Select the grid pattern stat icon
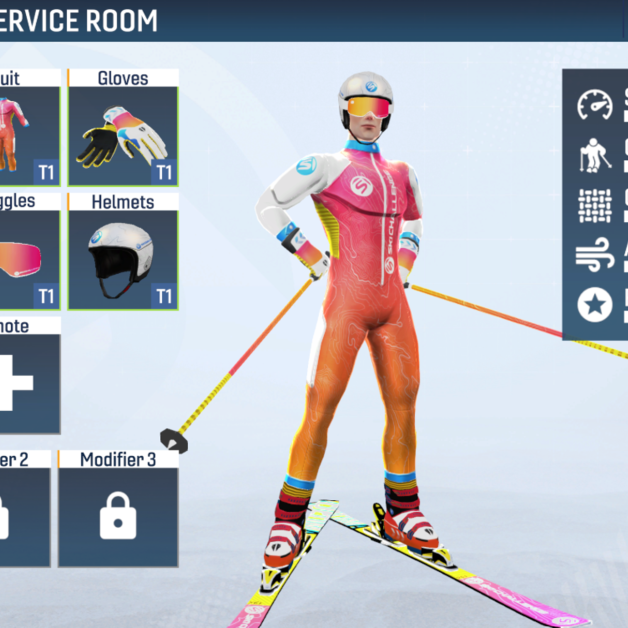The image size is (628, 628). click(595, 205)
